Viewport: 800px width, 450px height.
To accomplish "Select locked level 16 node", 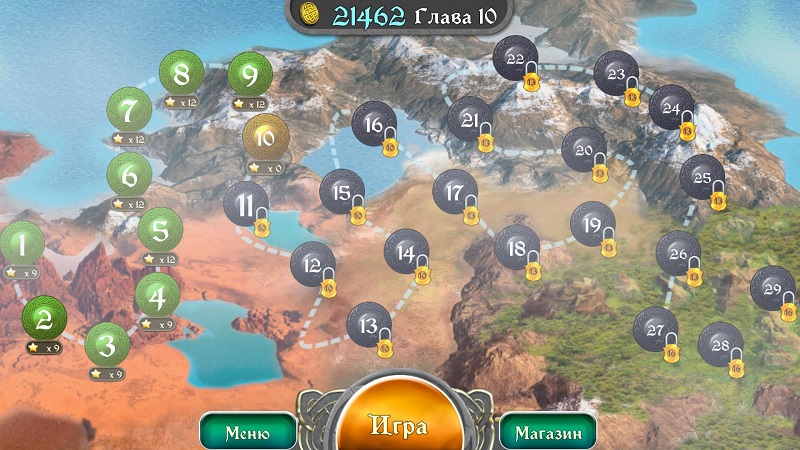I will 373,123.
